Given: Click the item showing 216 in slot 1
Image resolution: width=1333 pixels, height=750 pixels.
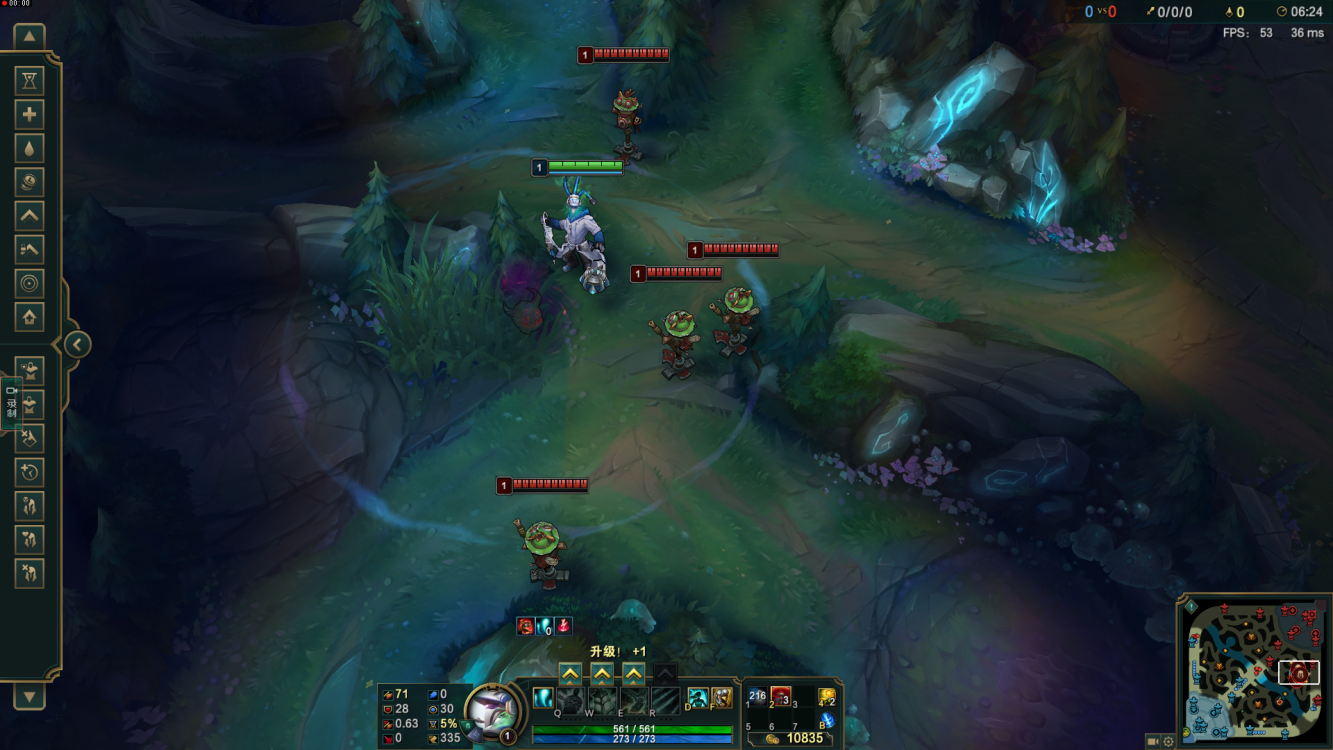Looking at the screenshot, I should click(757, 696).
